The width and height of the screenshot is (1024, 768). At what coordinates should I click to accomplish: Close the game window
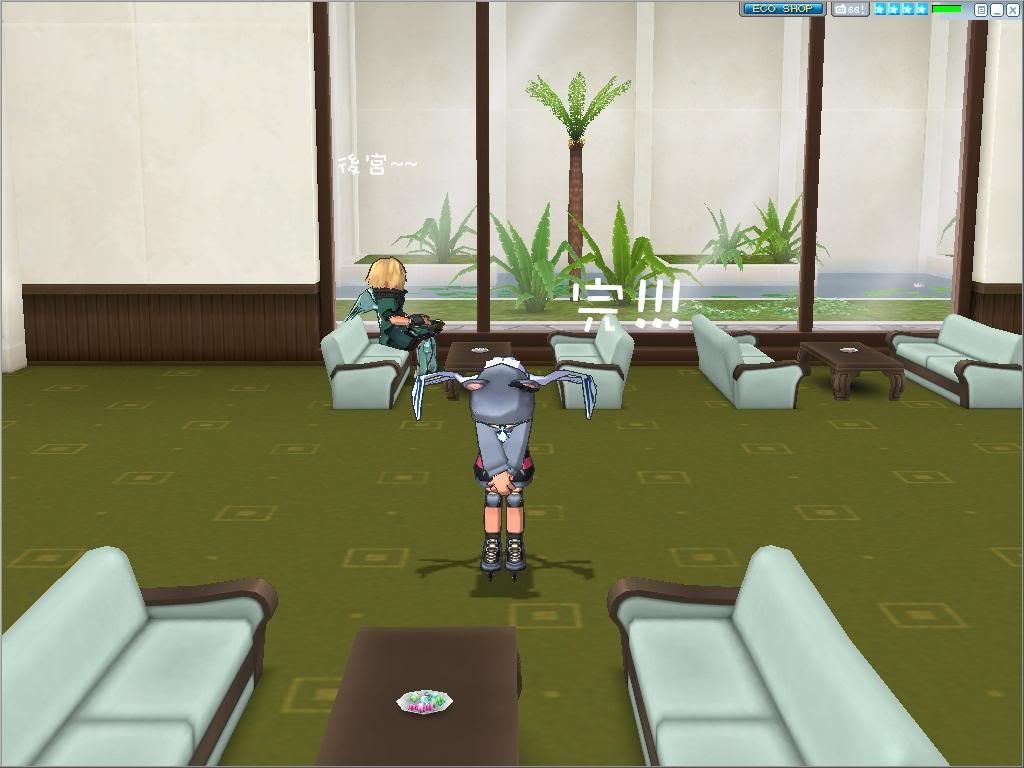[x=1011, y=10]
